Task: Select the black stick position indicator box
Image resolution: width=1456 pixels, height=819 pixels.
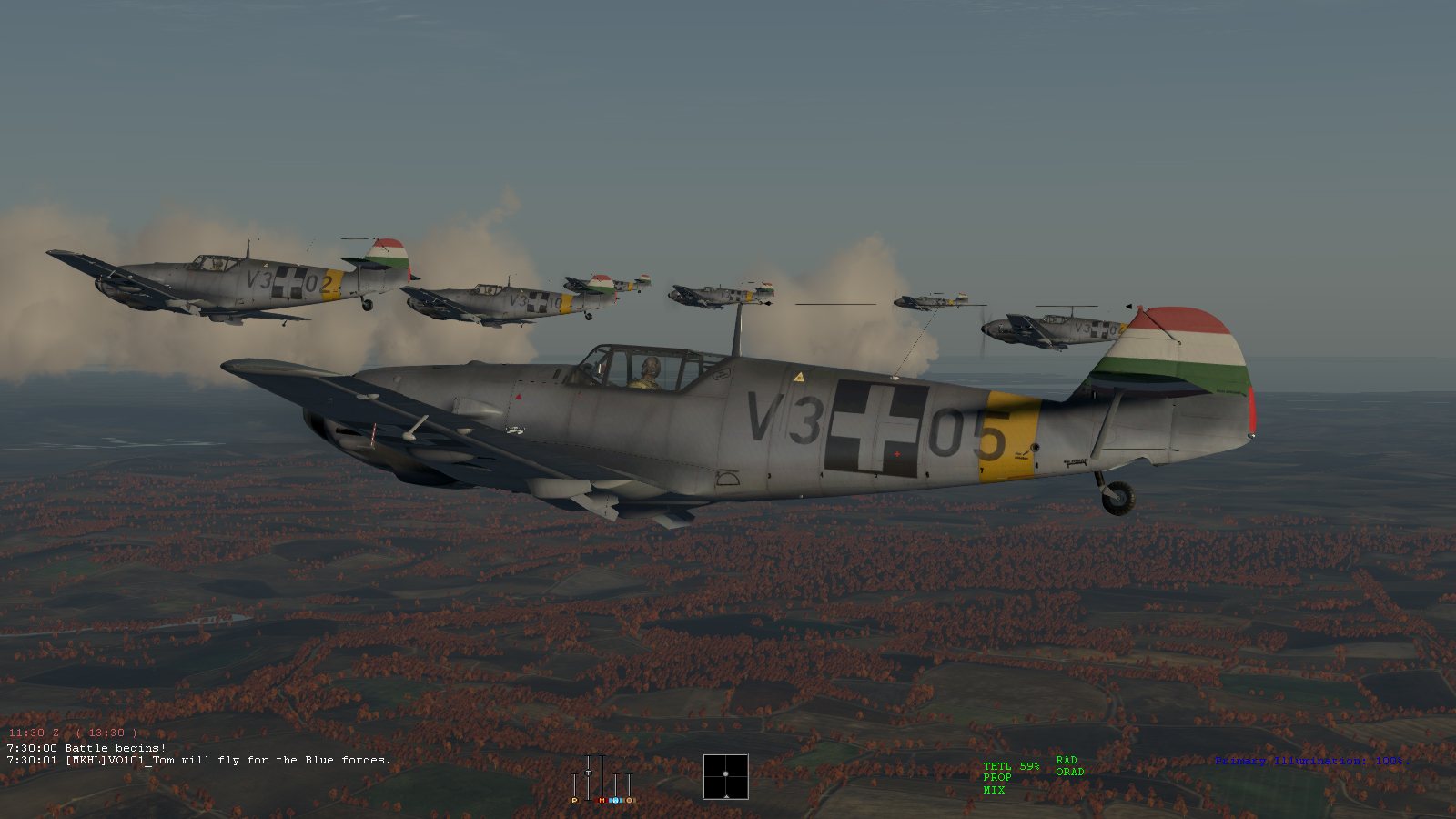Action: point(725,777)
